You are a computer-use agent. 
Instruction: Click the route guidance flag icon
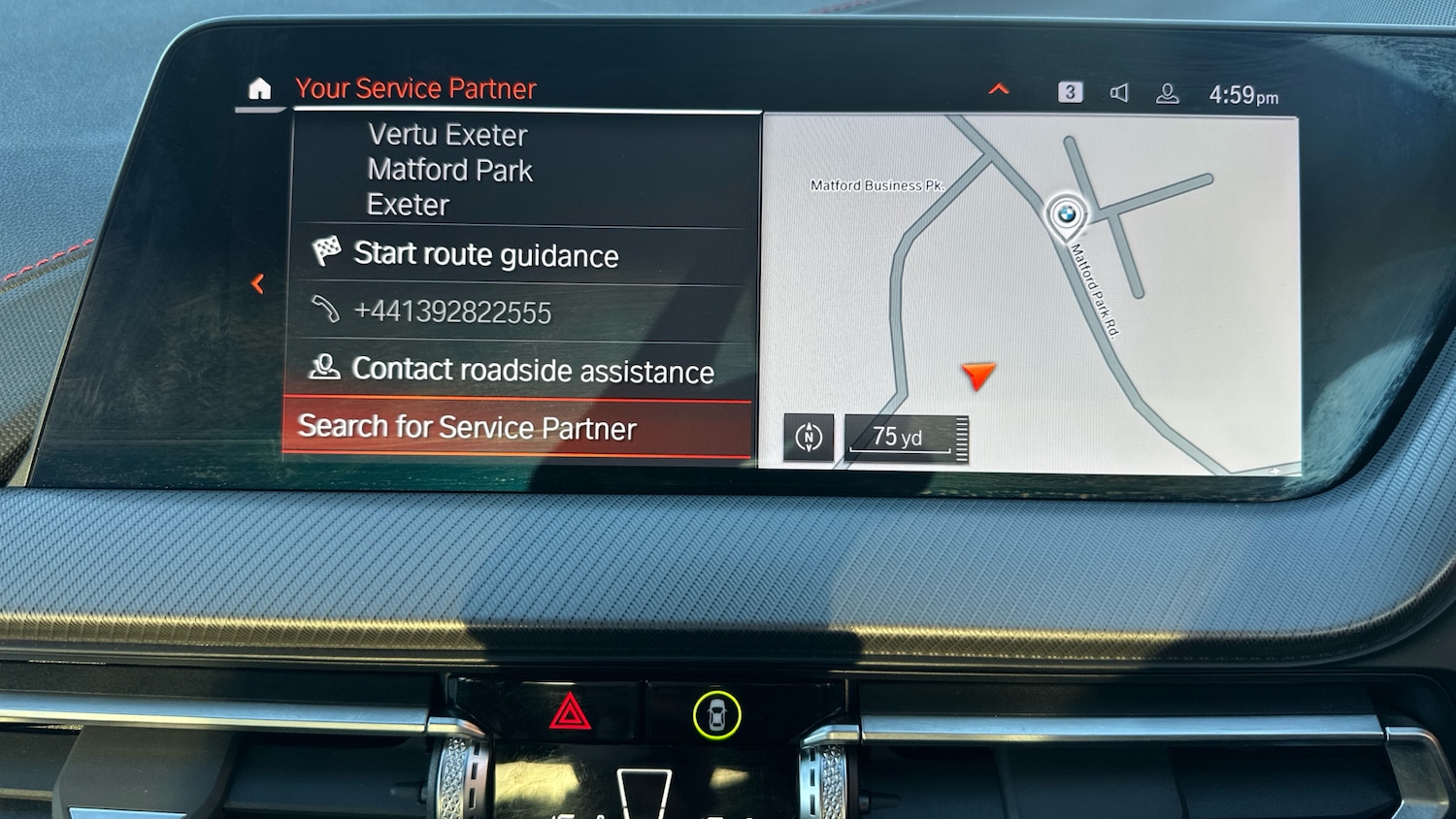click(327, 252)
